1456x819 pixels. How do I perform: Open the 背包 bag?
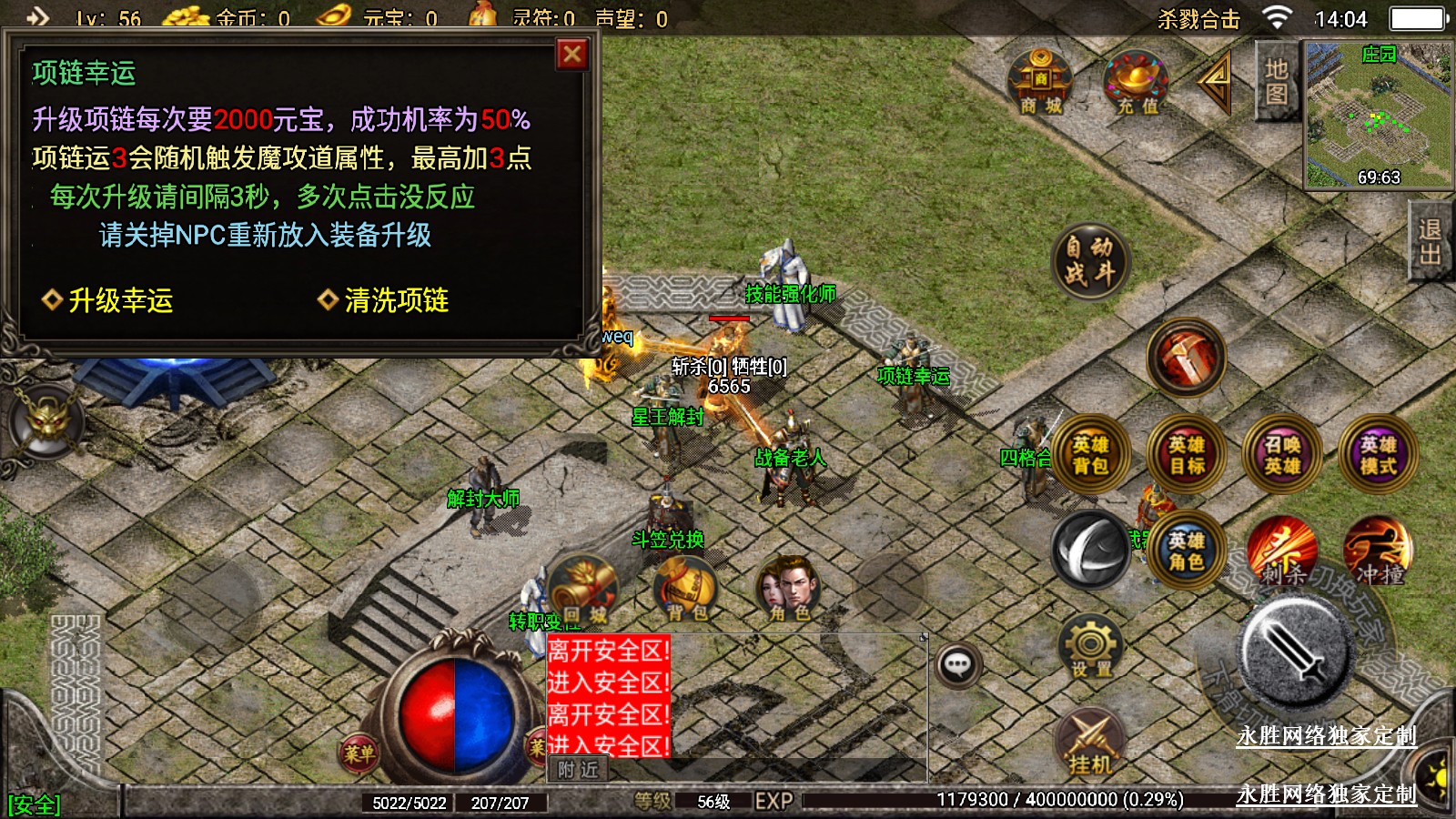tap(687, 589)
